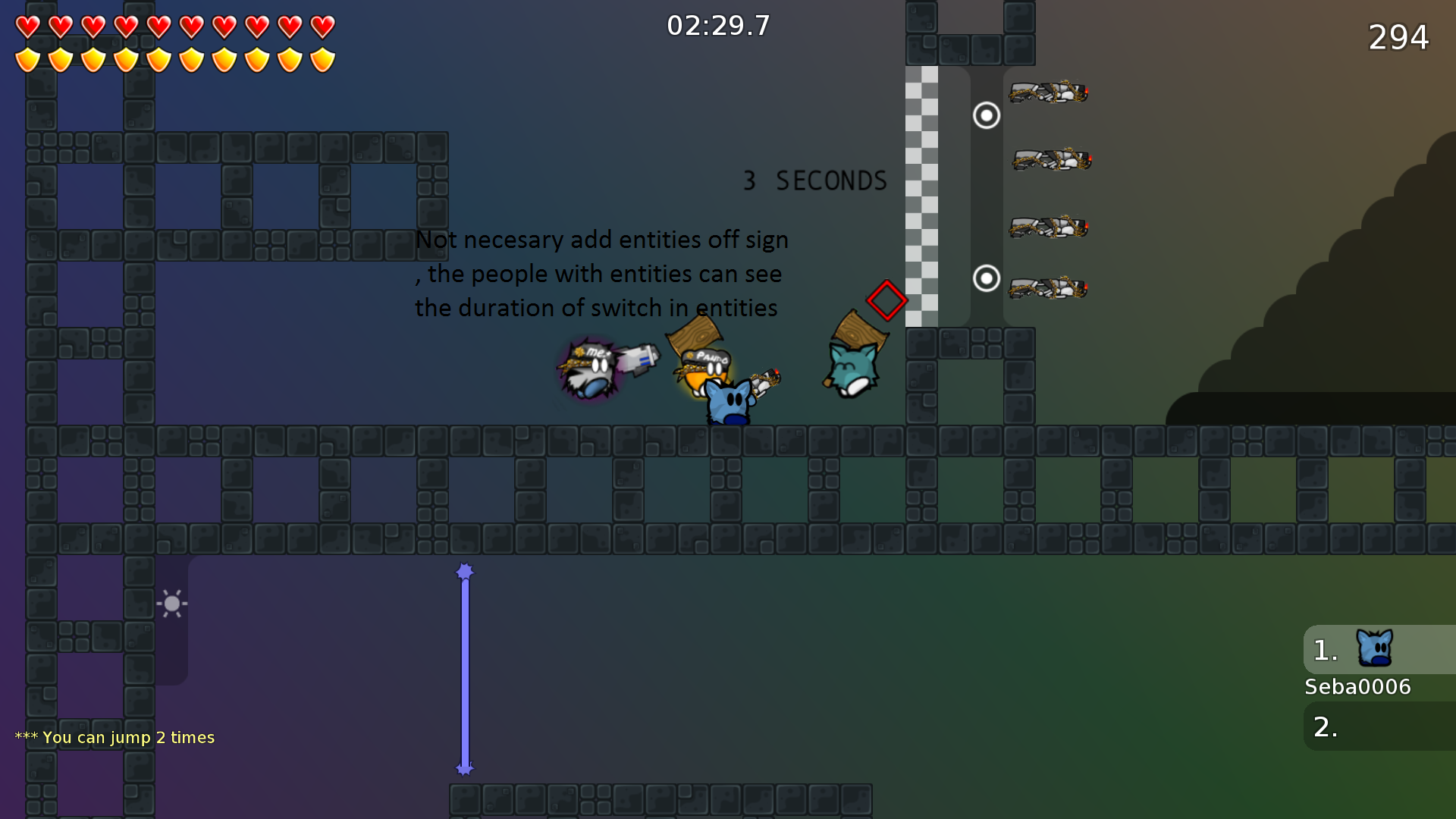
Task: Click the lamp tile on the left platform
Action: click(172, 603)
